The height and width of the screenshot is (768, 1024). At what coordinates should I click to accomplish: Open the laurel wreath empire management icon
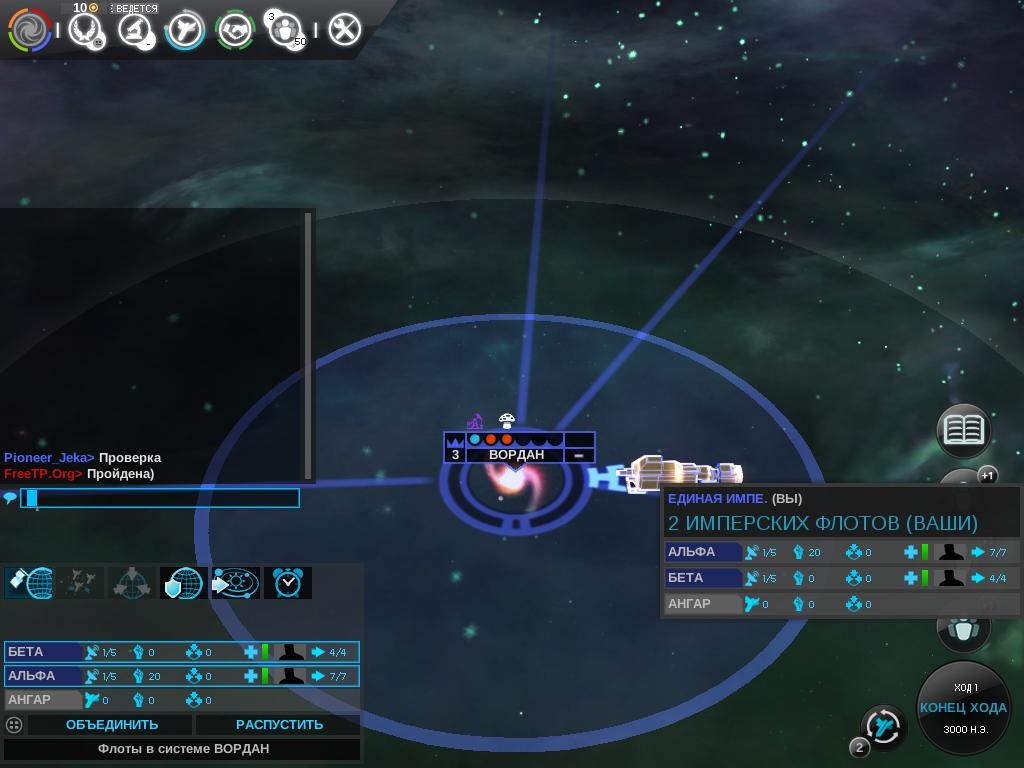click(86, 30)
